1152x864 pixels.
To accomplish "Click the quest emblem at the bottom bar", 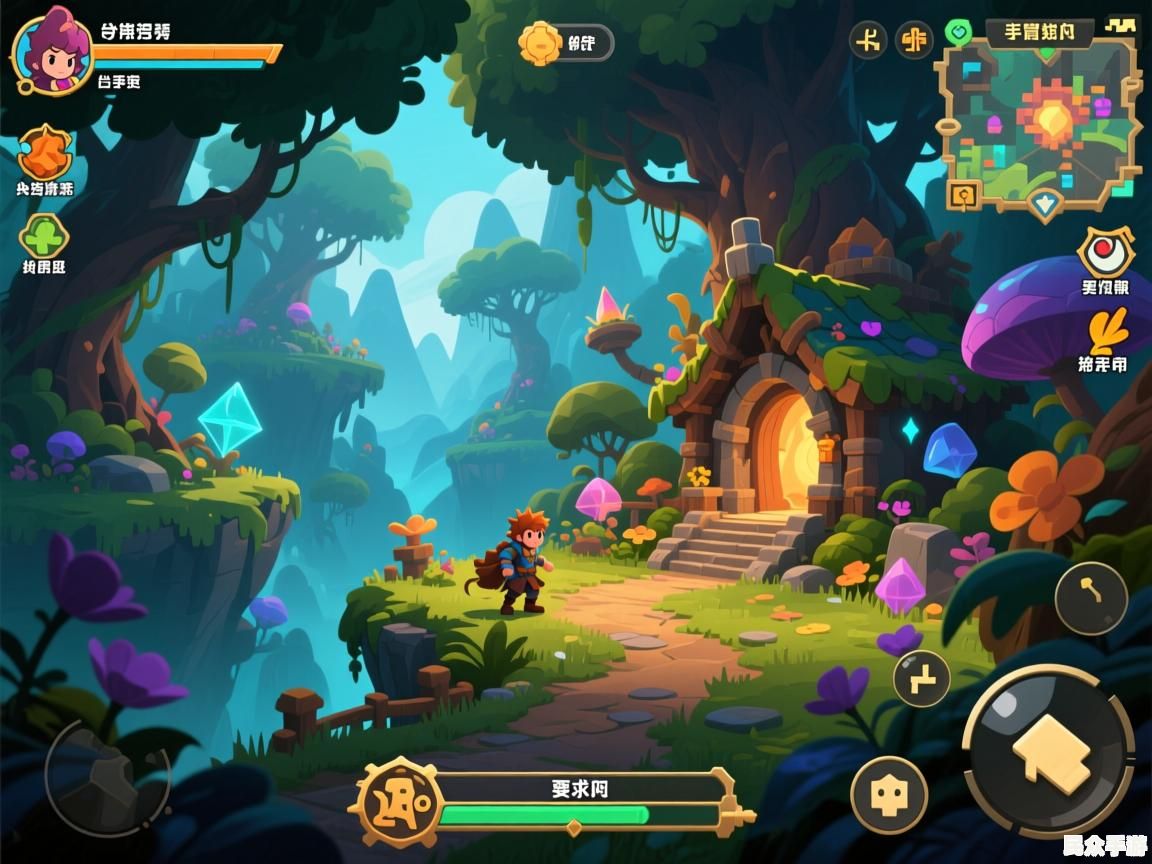I will point(399,802).
